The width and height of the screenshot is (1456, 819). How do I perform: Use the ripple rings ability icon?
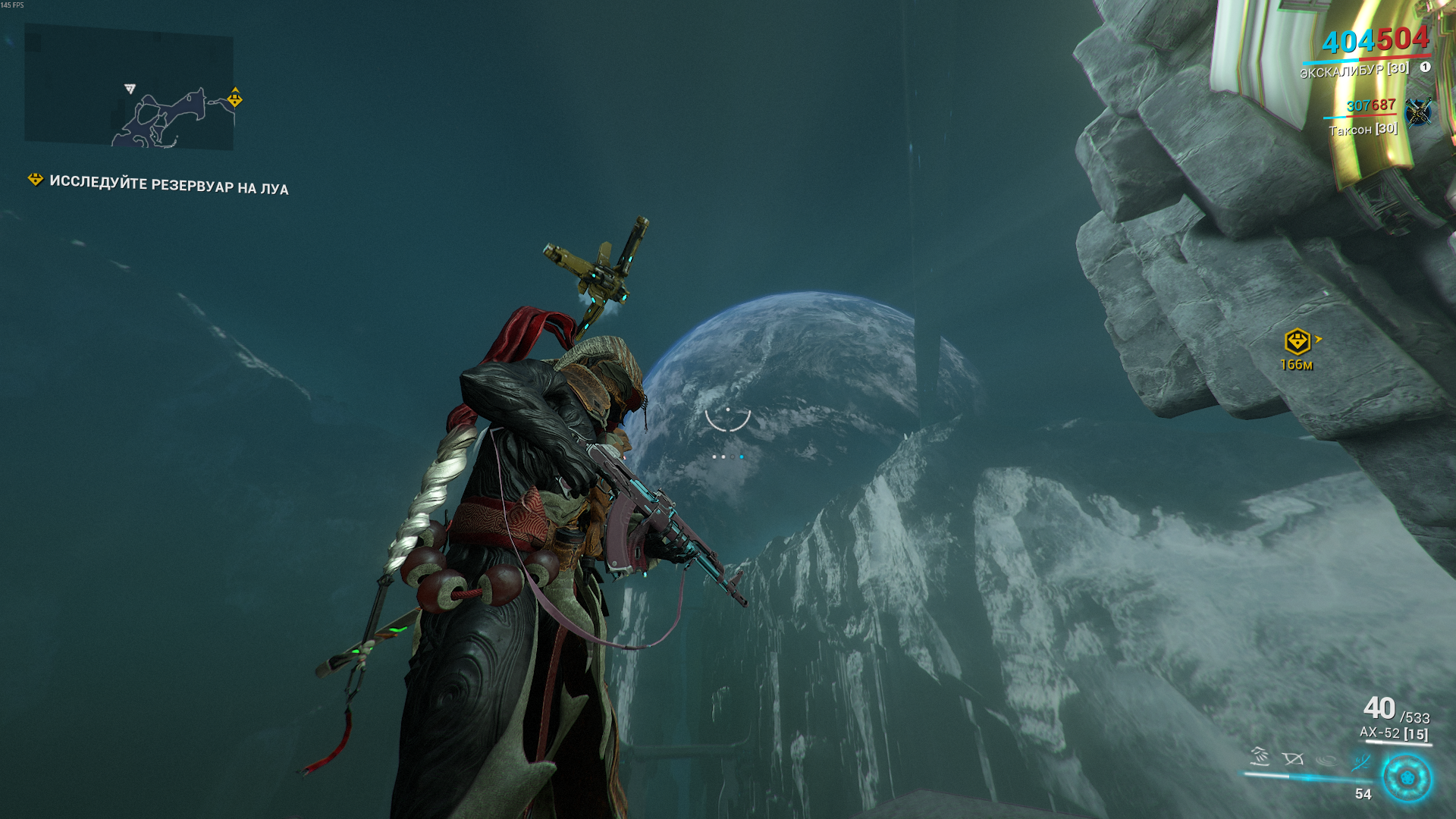click(1326, 760)
